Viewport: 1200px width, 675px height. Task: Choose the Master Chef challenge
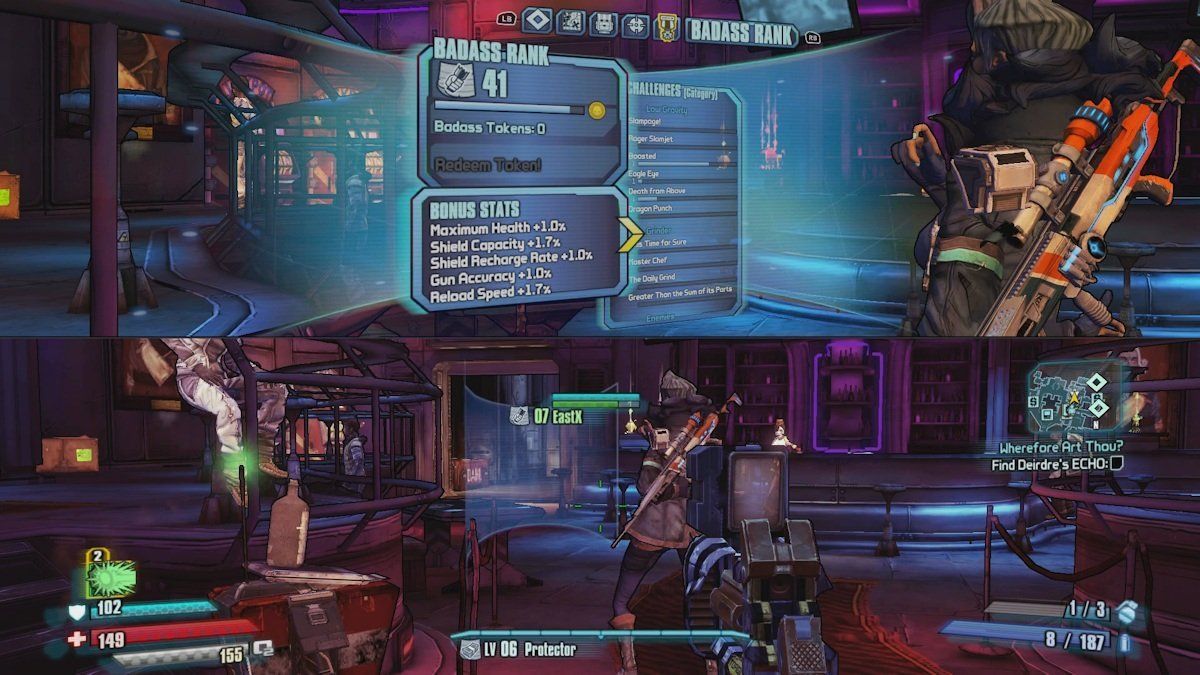point(650,261)
